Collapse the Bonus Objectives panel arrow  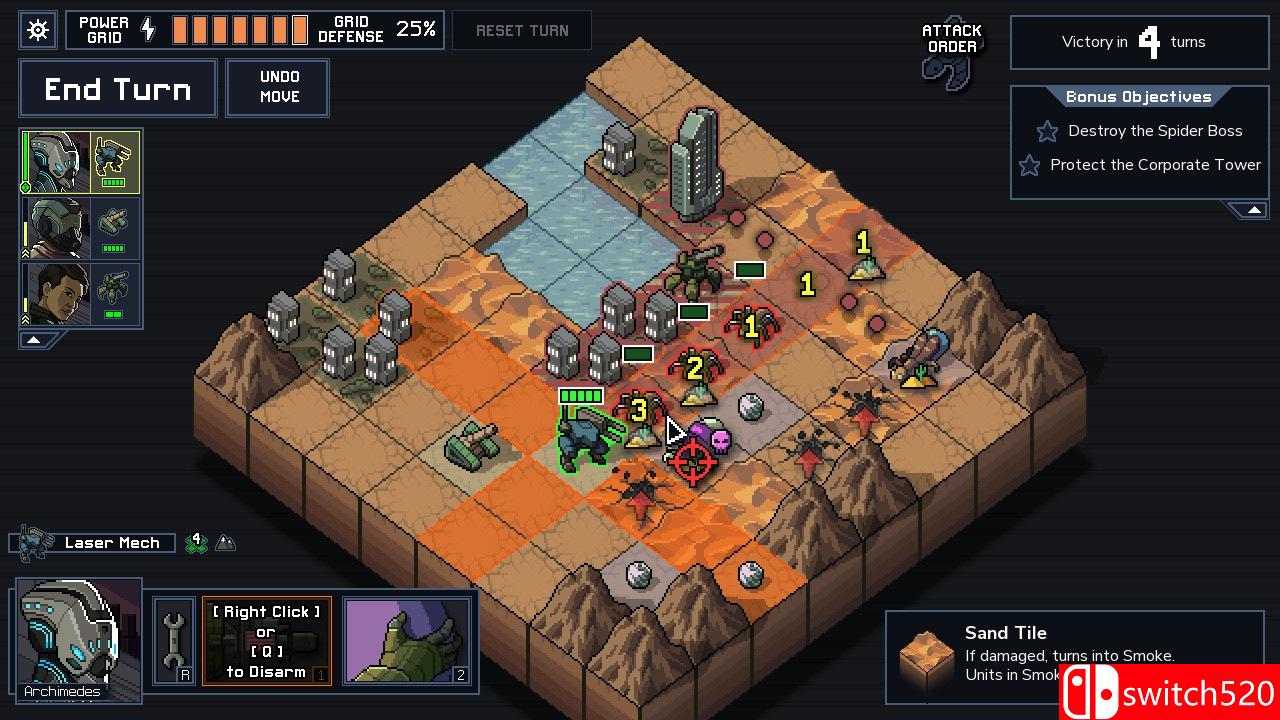pos(1253,210)
